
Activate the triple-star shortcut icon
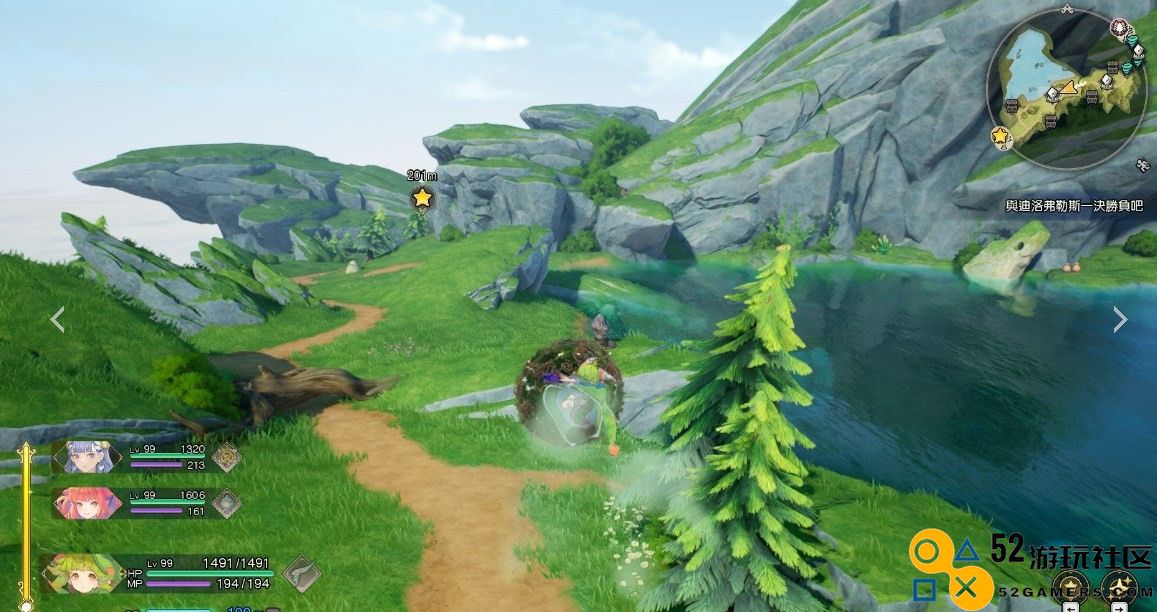[1120, 586]
